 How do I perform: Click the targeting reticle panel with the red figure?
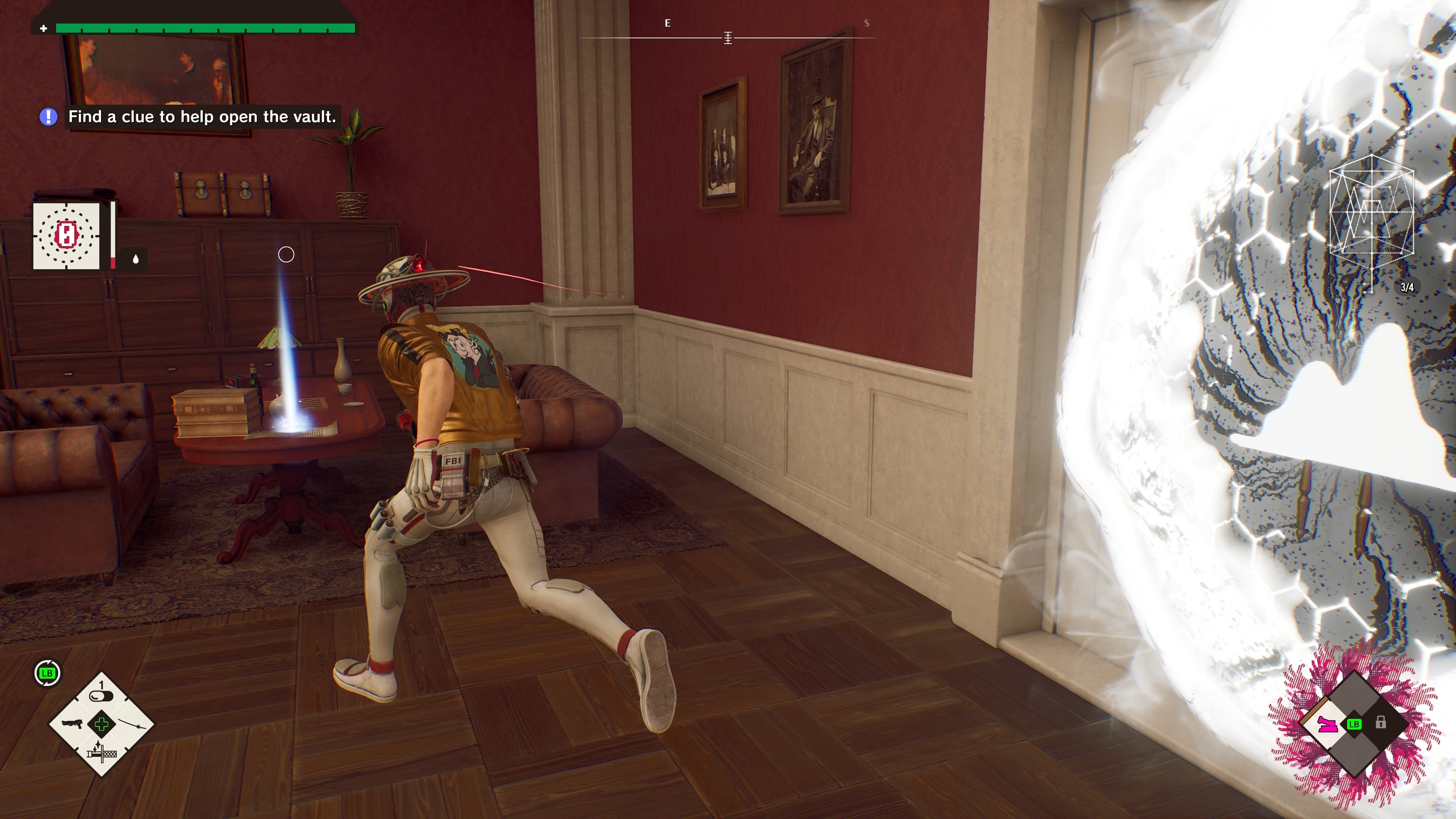tap(66, 236)
